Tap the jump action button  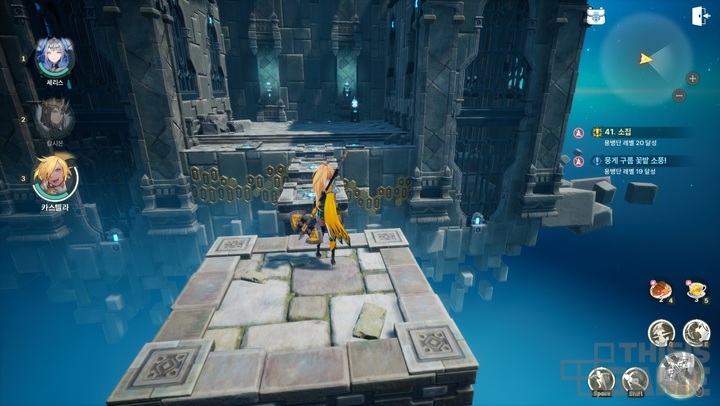[601, 379]
